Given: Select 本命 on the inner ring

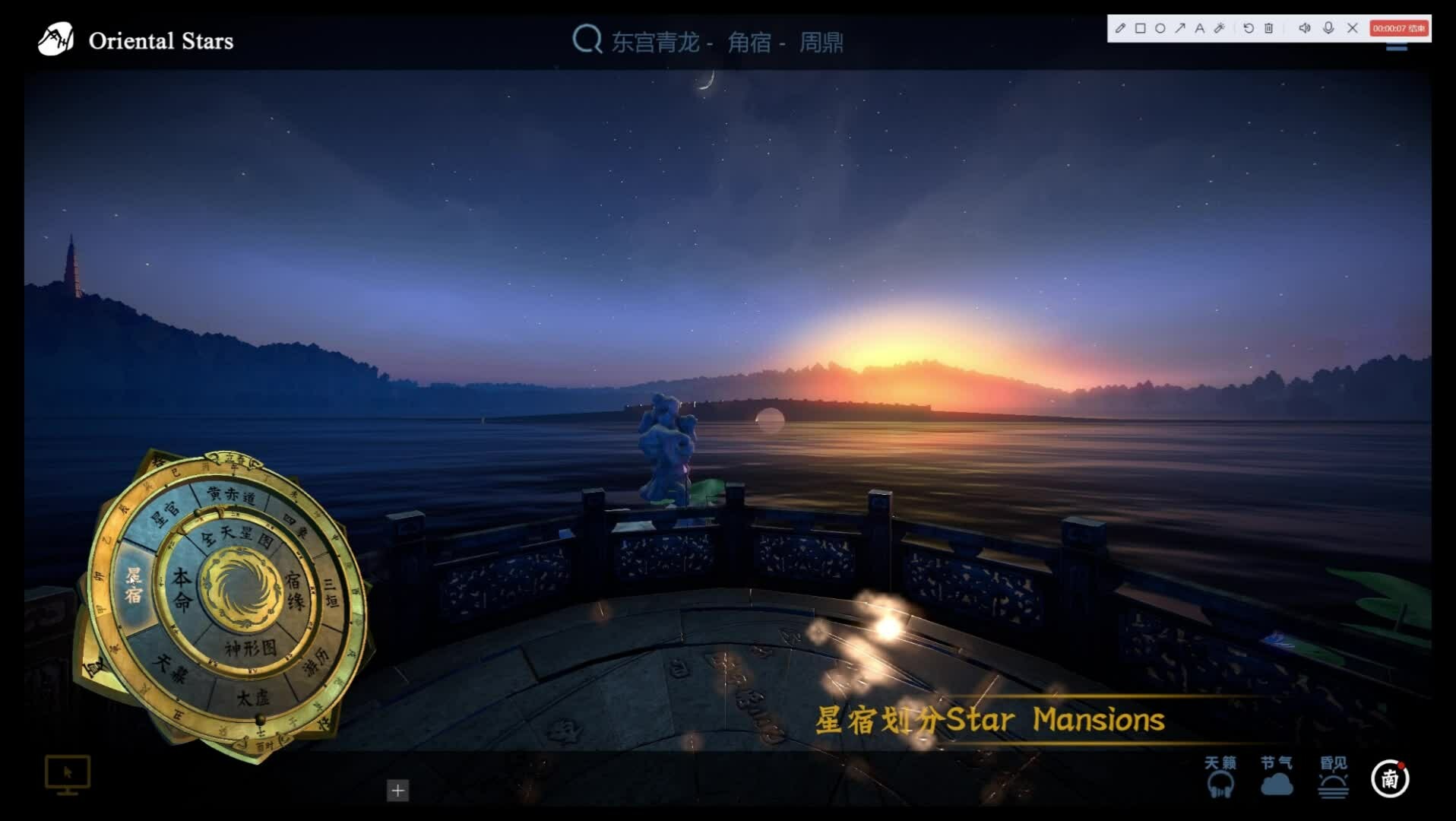Looking at the screenshot, I should pos(182,589).
